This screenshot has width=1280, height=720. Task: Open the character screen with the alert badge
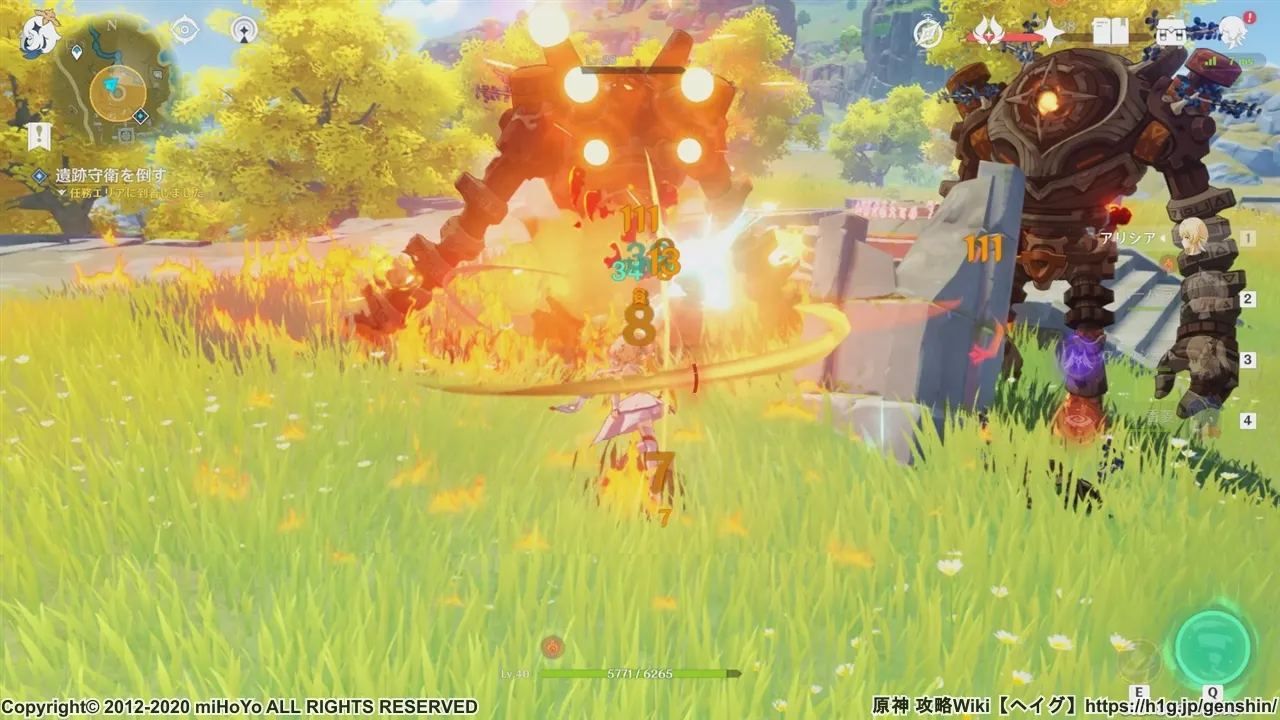pos(1232,33)
